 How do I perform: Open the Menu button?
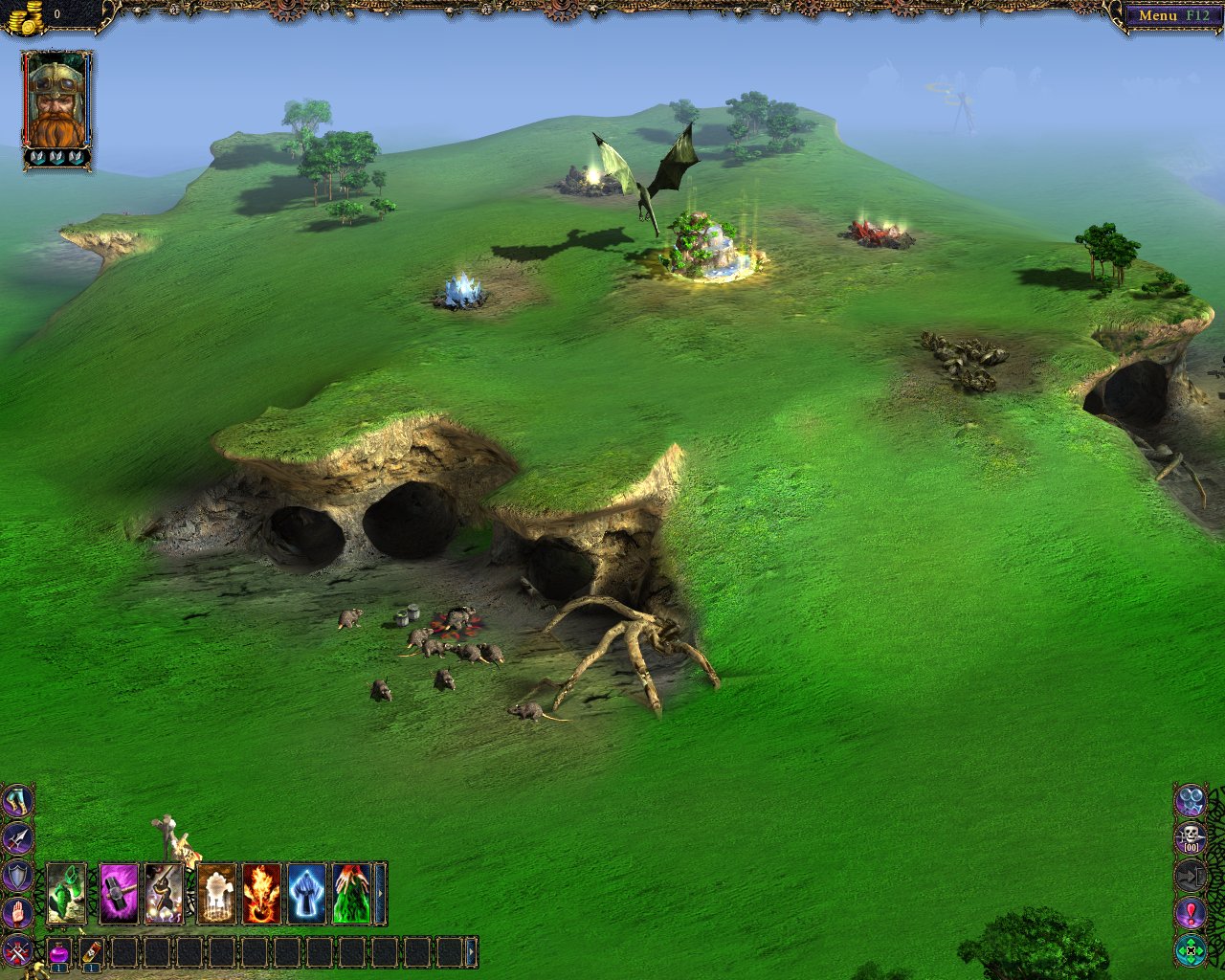pos(1169,15)
